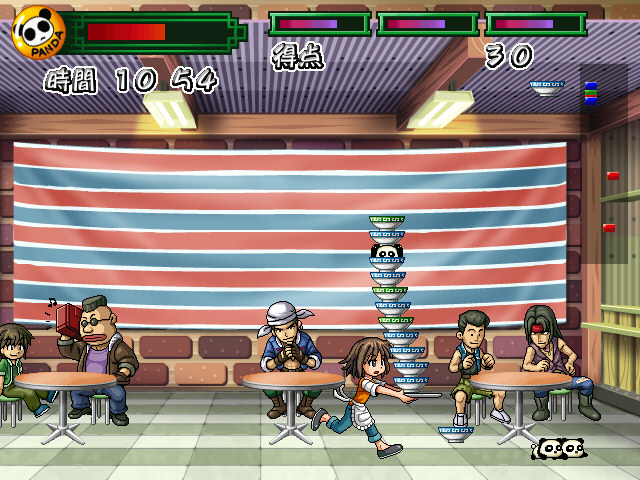This screenshot has width=640, height=480.
Task: Select the translucent radar panel with red markers
Action: point(609,165)
